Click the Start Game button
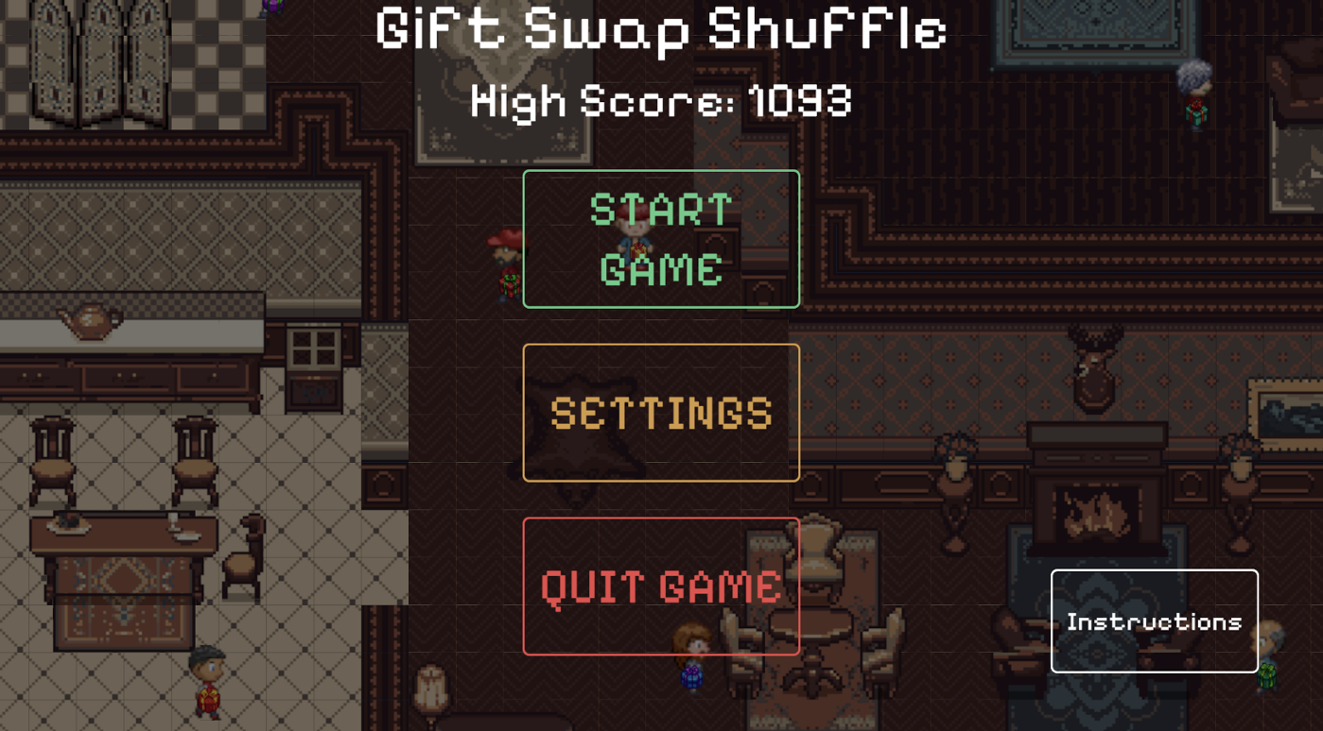This screenshot has width=1323, height=731. pos(660,240)
